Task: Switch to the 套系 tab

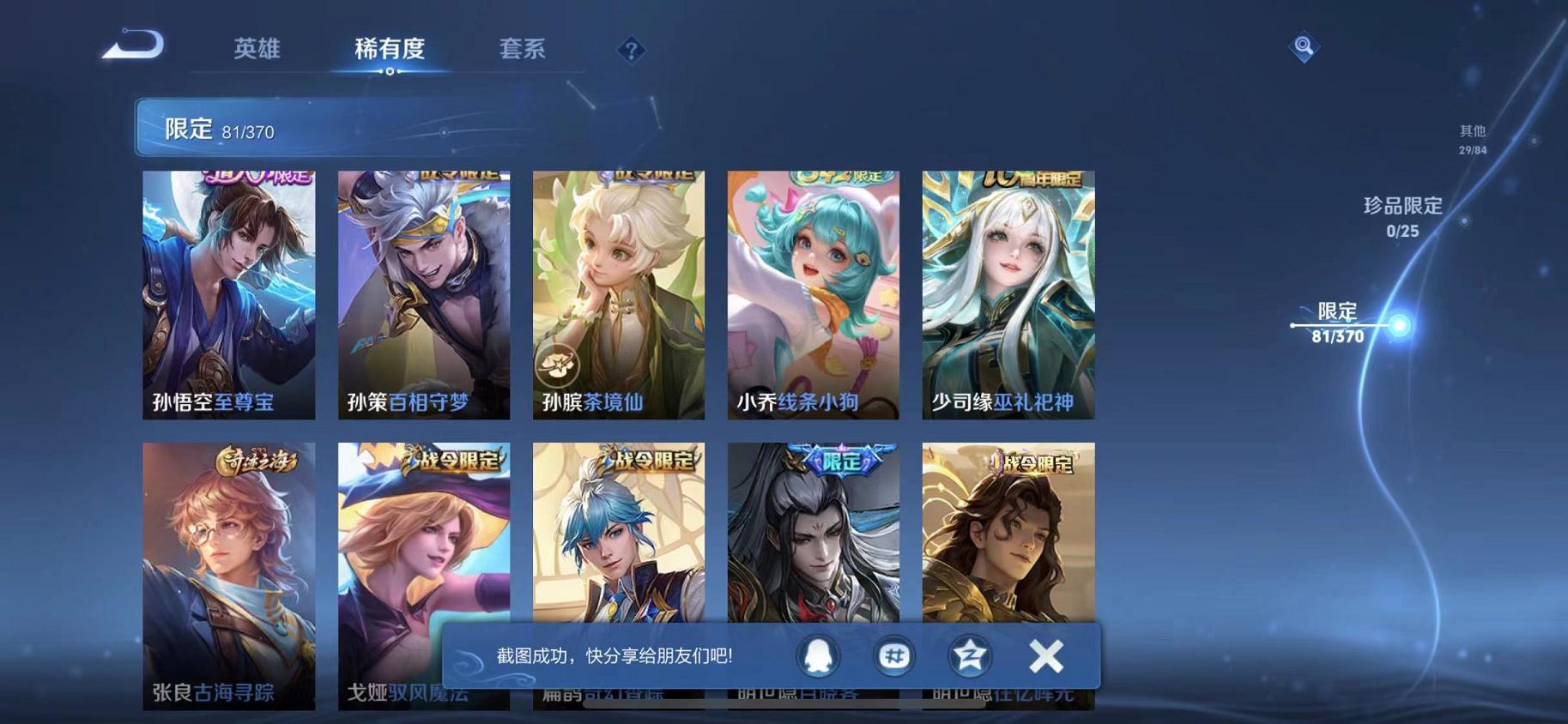Action: (524, 49)
